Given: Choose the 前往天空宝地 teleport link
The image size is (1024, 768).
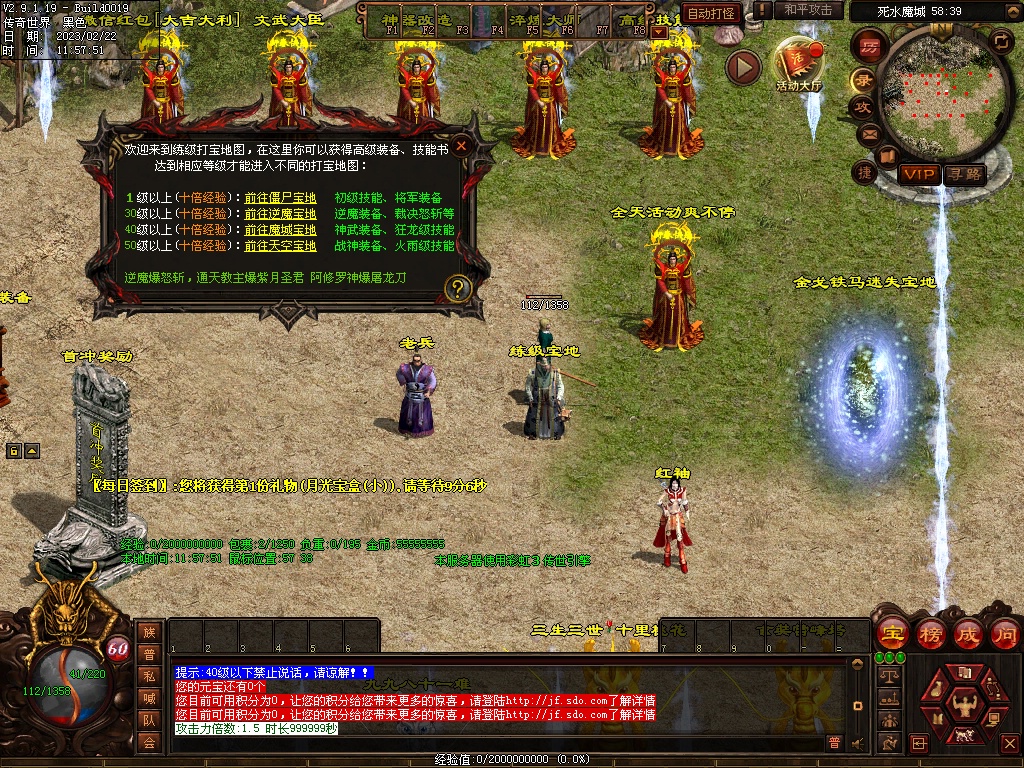Looking at the screenshot, I should click(280, 246).
